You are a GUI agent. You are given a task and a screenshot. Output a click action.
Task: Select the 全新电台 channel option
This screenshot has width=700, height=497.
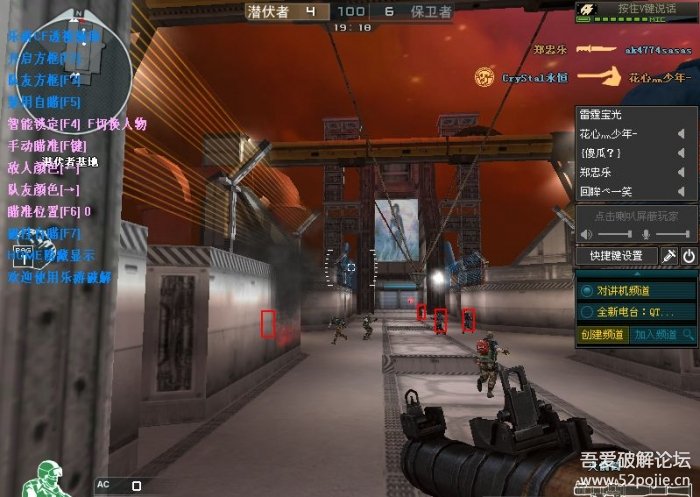click(587, 311)
